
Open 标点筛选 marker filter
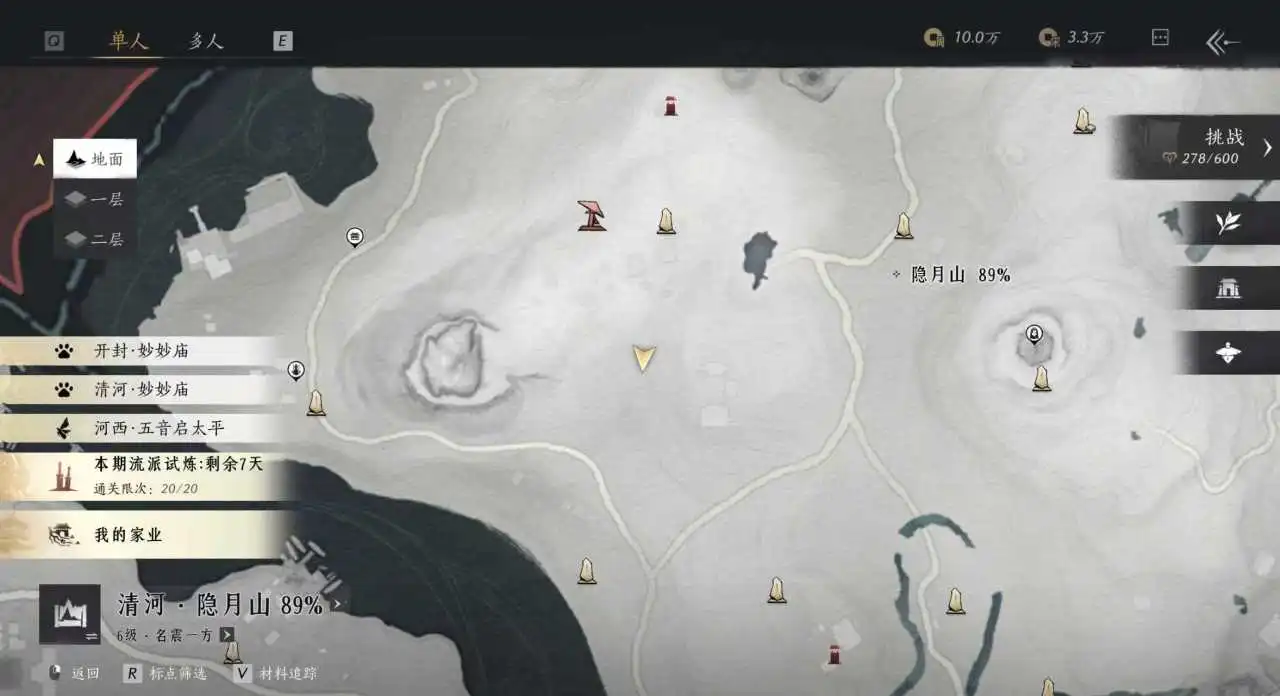pyautogui.click(x=166, y=674)
